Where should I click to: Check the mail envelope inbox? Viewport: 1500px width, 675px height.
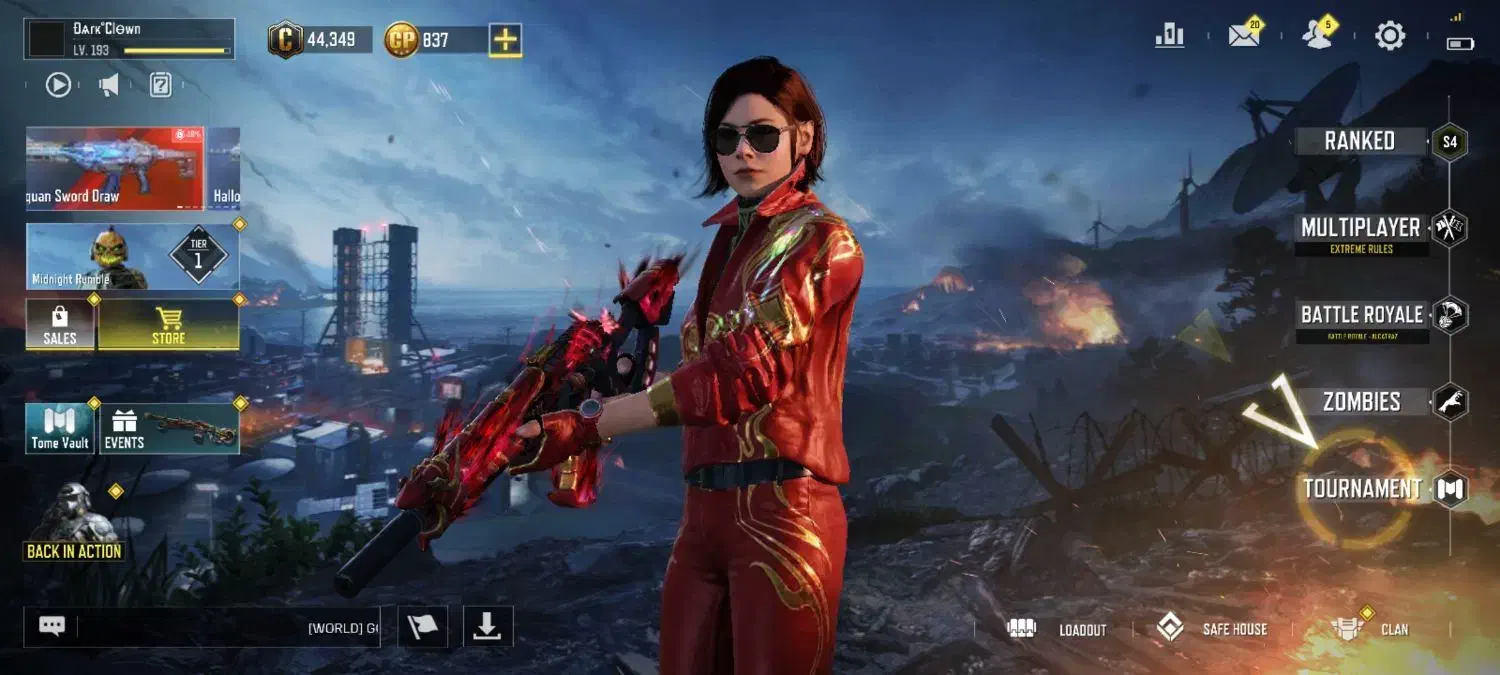tap(1243, 37)
